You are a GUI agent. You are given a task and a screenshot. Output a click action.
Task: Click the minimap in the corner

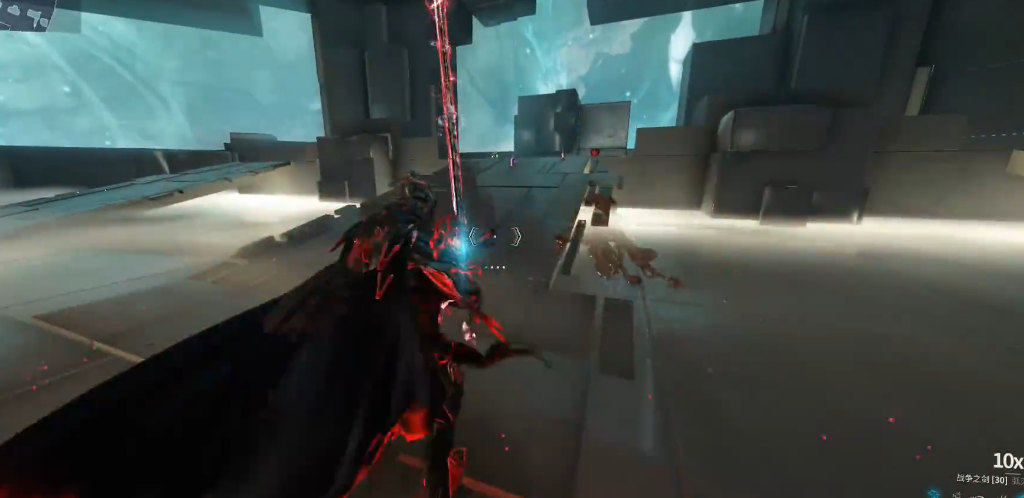pos(26,13)
